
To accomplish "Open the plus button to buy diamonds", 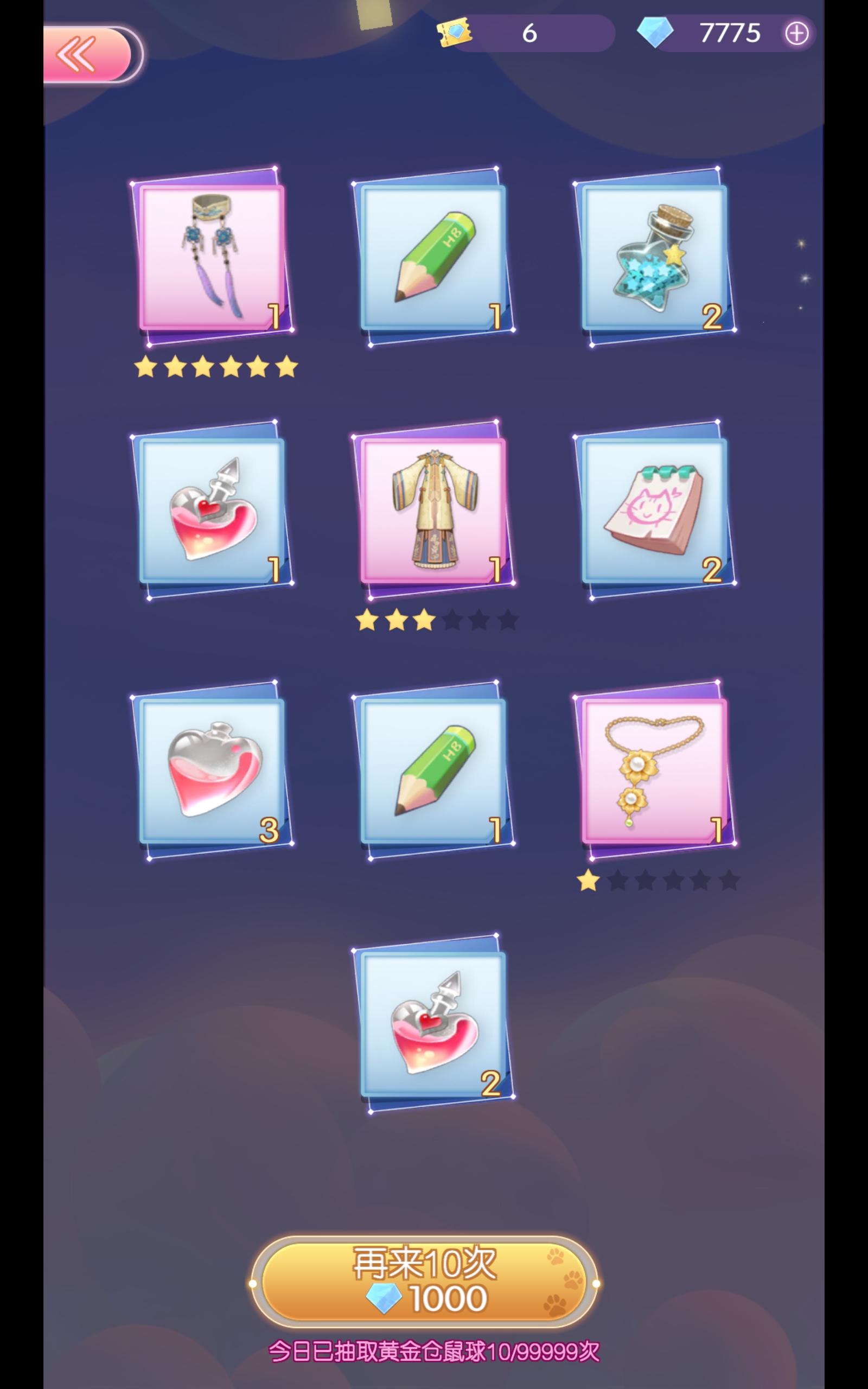I will coord(797,33).
